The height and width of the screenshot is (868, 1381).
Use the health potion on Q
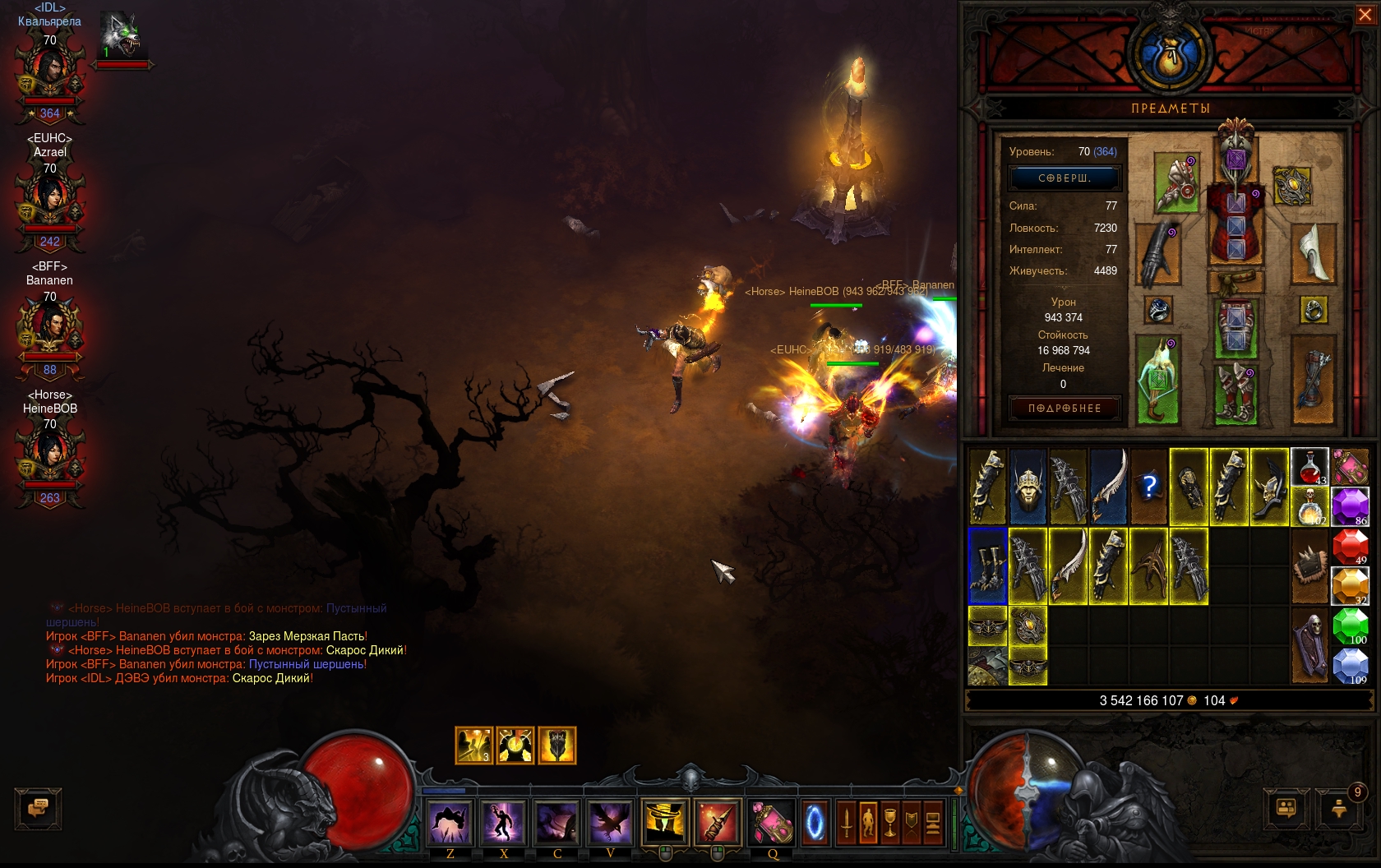772,822
